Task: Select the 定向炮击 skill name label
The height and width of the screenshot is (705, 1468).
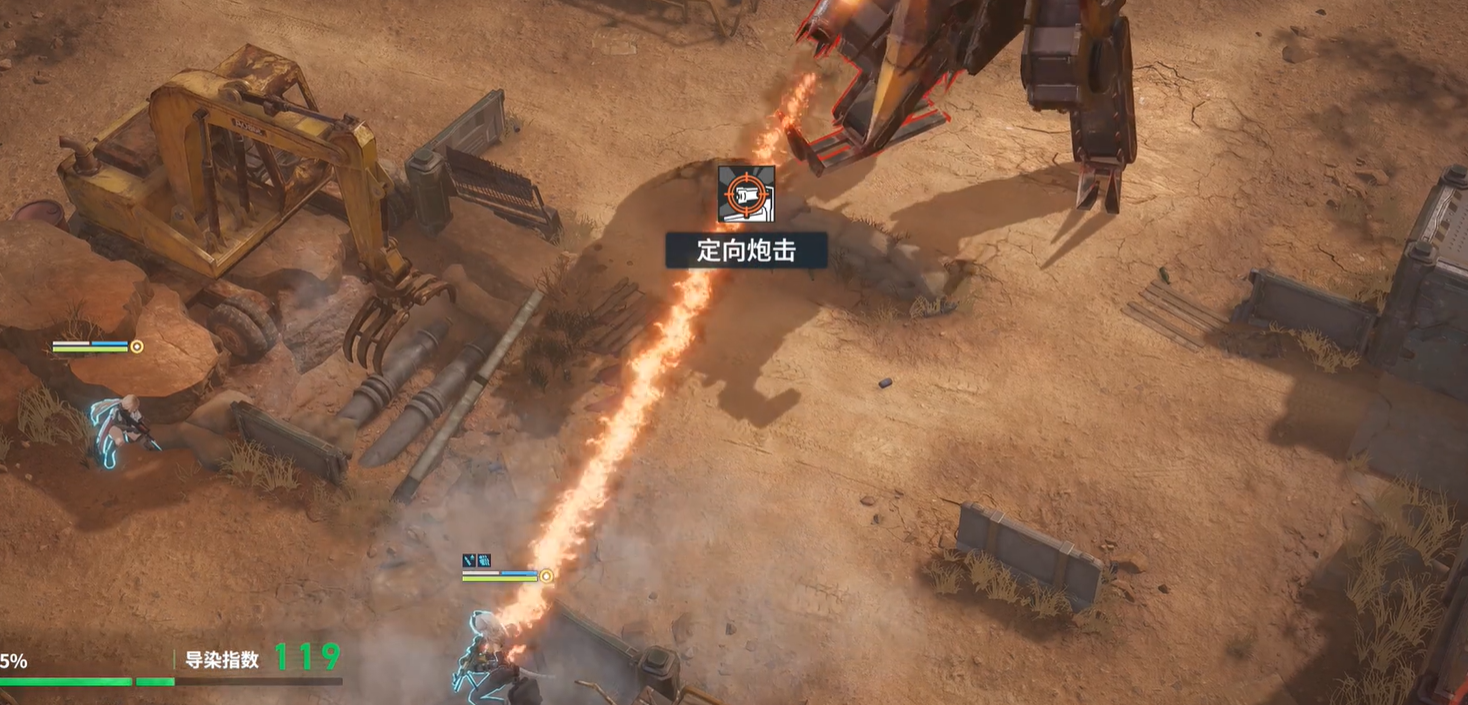Action: pyautogui.click(x=746, y=250)
